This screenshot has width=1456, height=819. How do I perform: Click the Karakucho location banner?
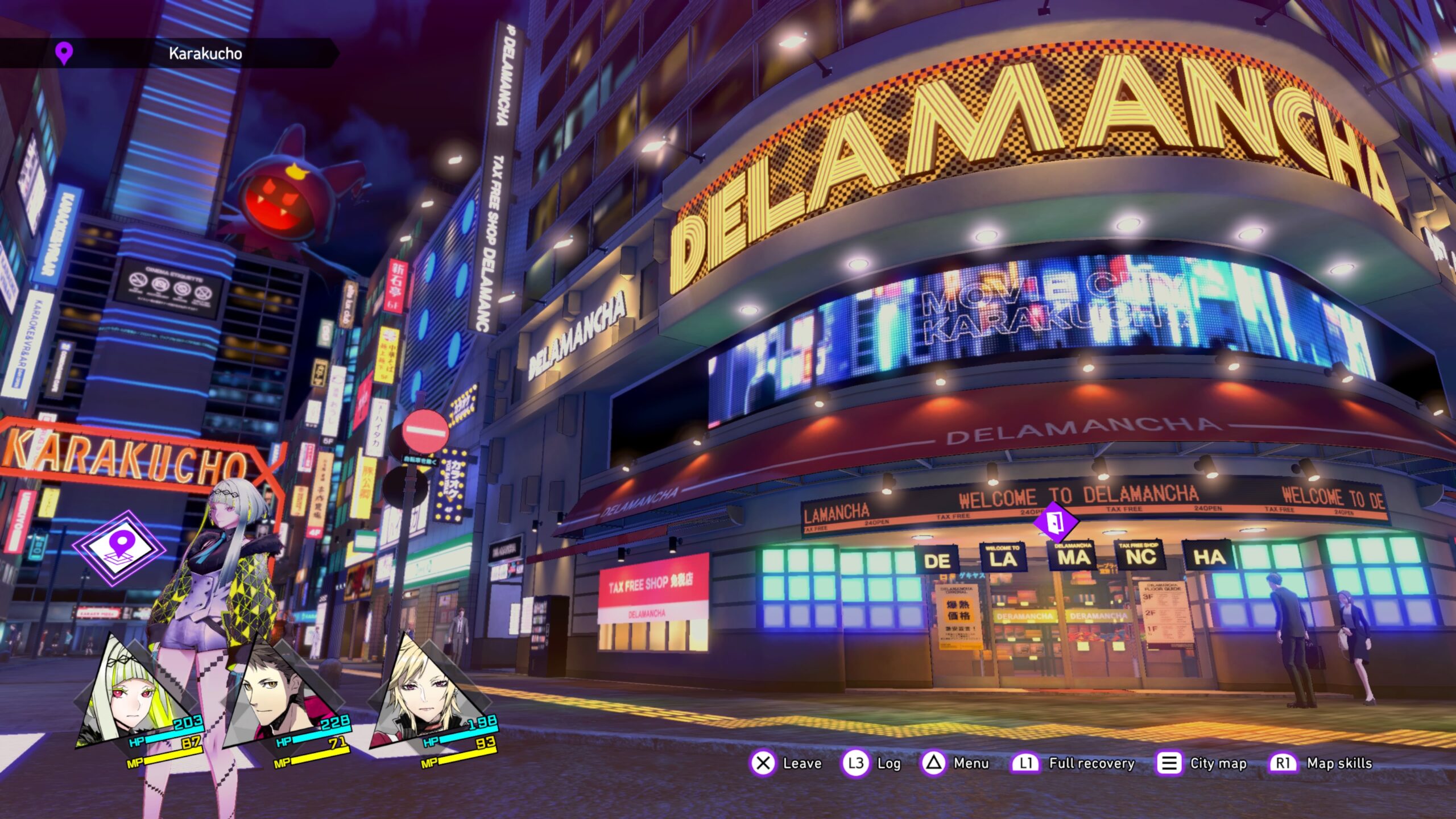[x=171, y=53]
